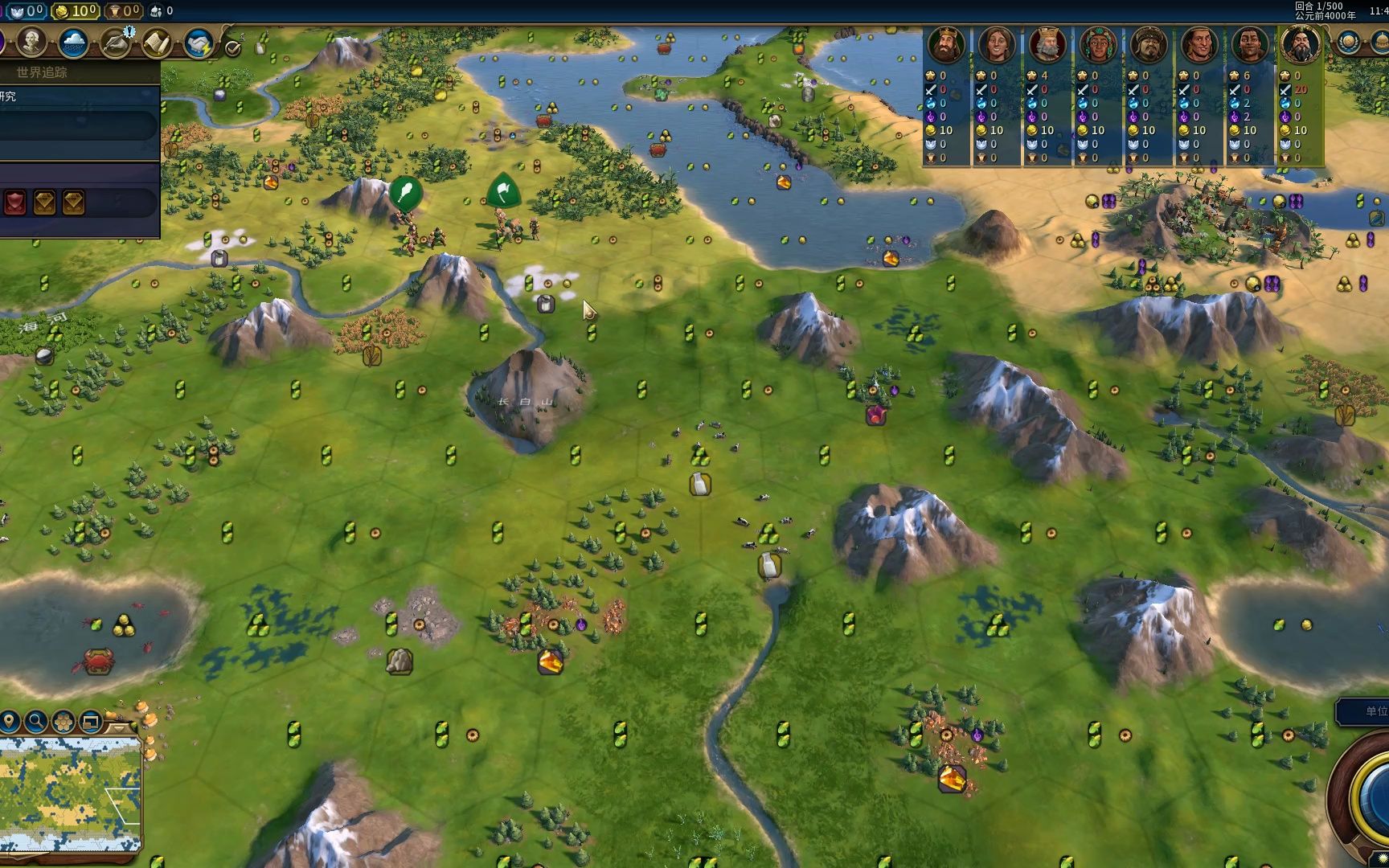Image resolution: width=1389 pixels, height=868 pixels.
Task: Open the magnifying glass map search
Action: 36,721
